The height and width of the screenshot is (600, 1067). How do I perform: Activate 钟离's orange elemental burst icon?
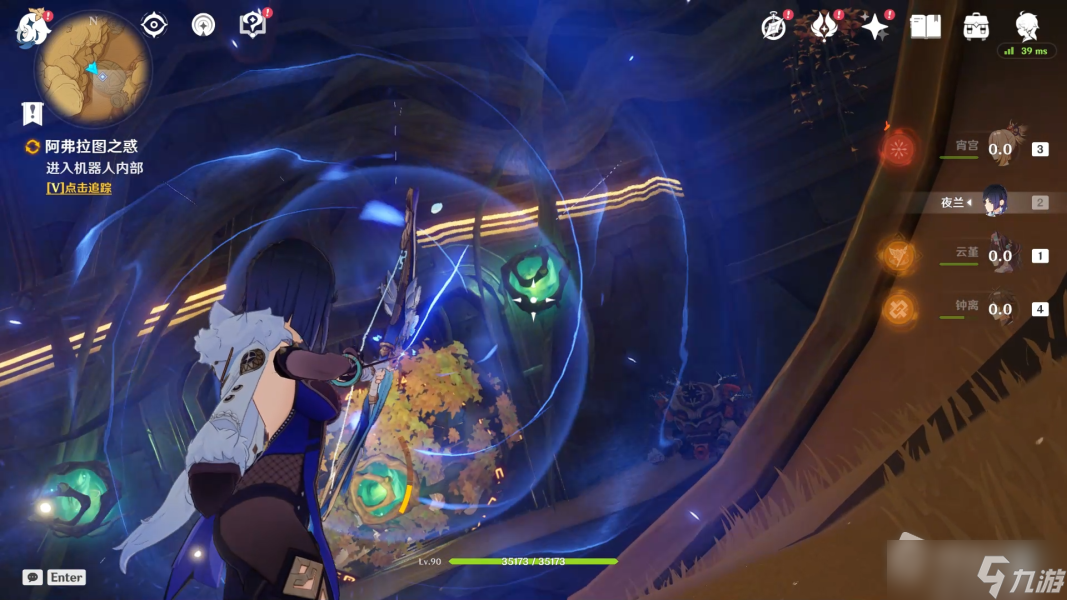898,308
